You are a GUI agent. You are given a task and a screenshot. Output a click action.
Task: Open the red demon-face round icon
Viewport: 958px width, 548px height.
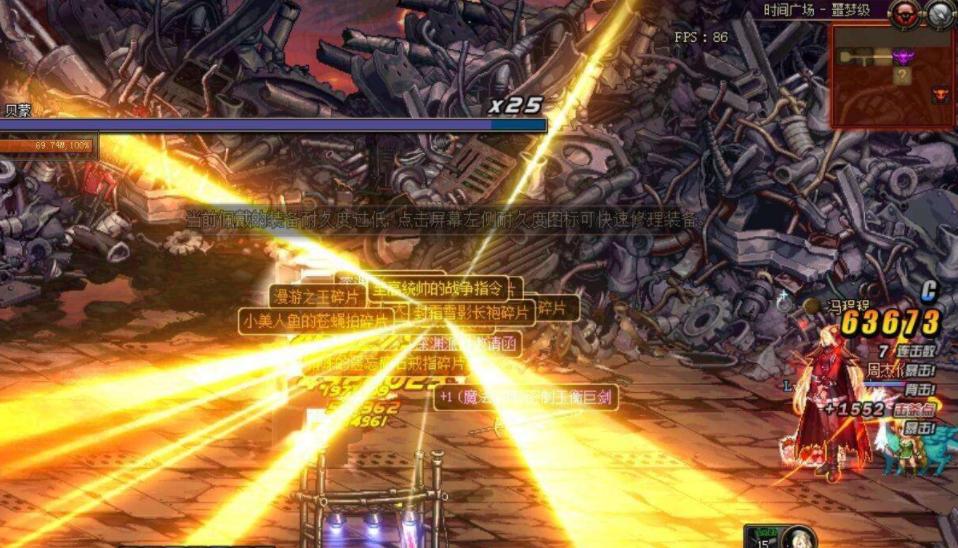904,13
